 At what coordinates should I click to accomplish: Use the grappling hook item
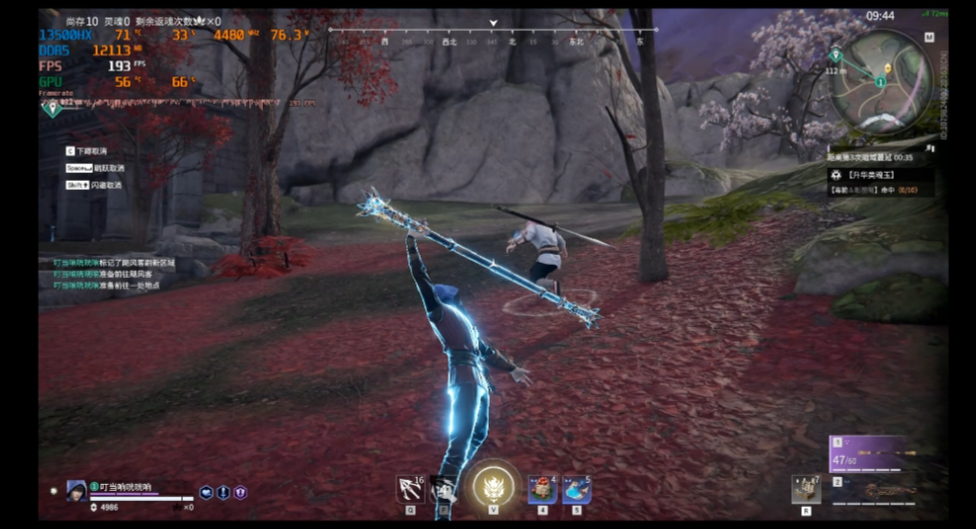pos(411,488)
